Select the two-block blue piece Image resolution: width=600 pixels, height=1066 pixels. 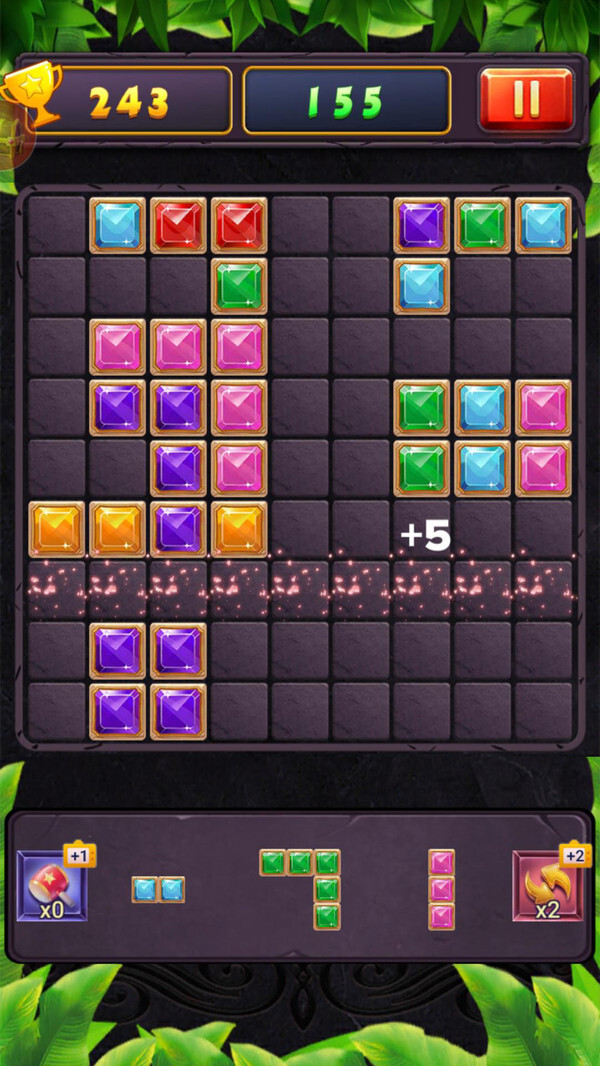(x=158, y=889)
